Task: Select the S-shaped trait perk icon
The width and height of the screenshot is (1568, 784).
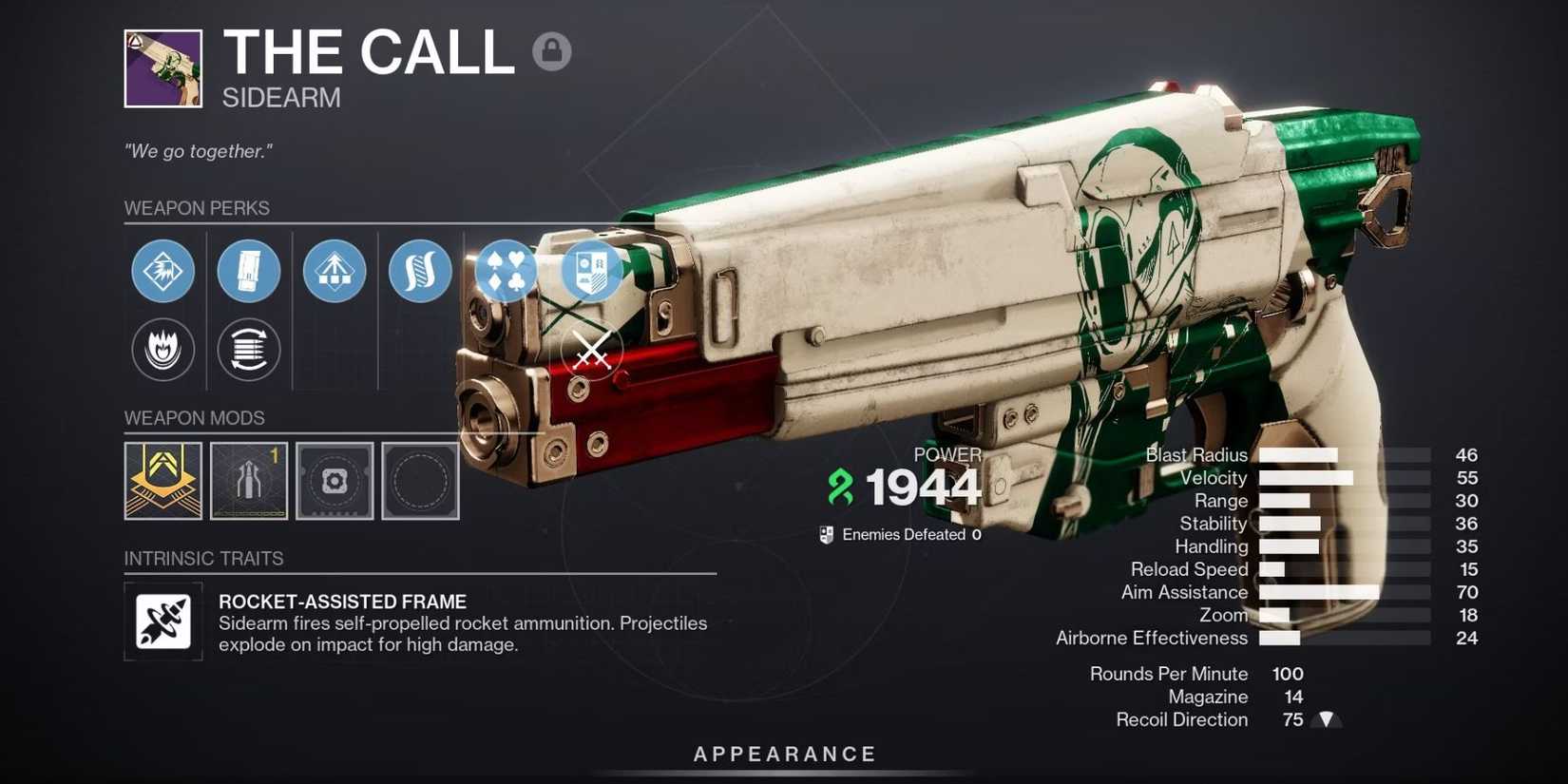Action: coord(420,271)
